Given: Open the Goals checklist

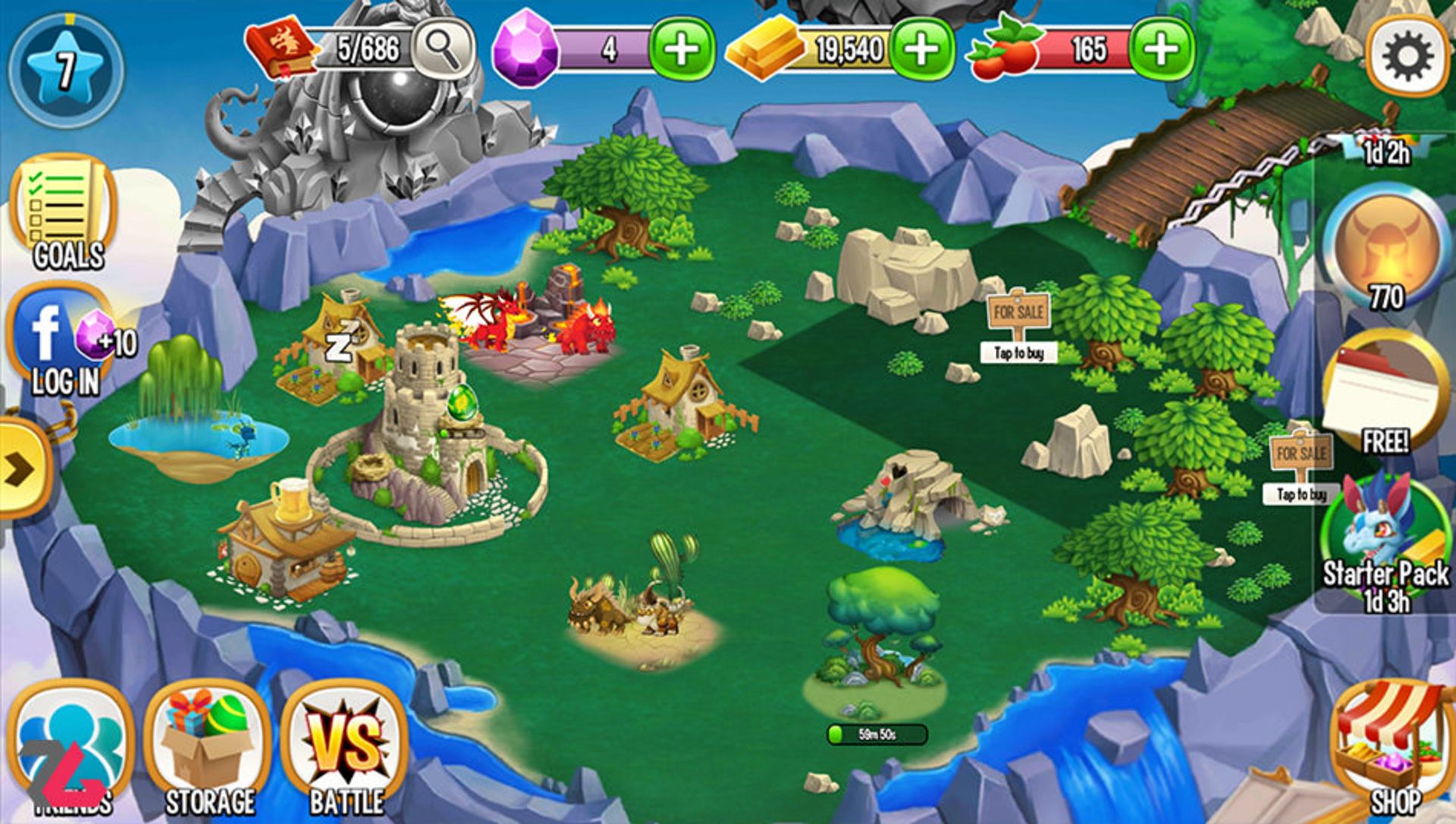Looking at the screenshot, I should [64, 212].
